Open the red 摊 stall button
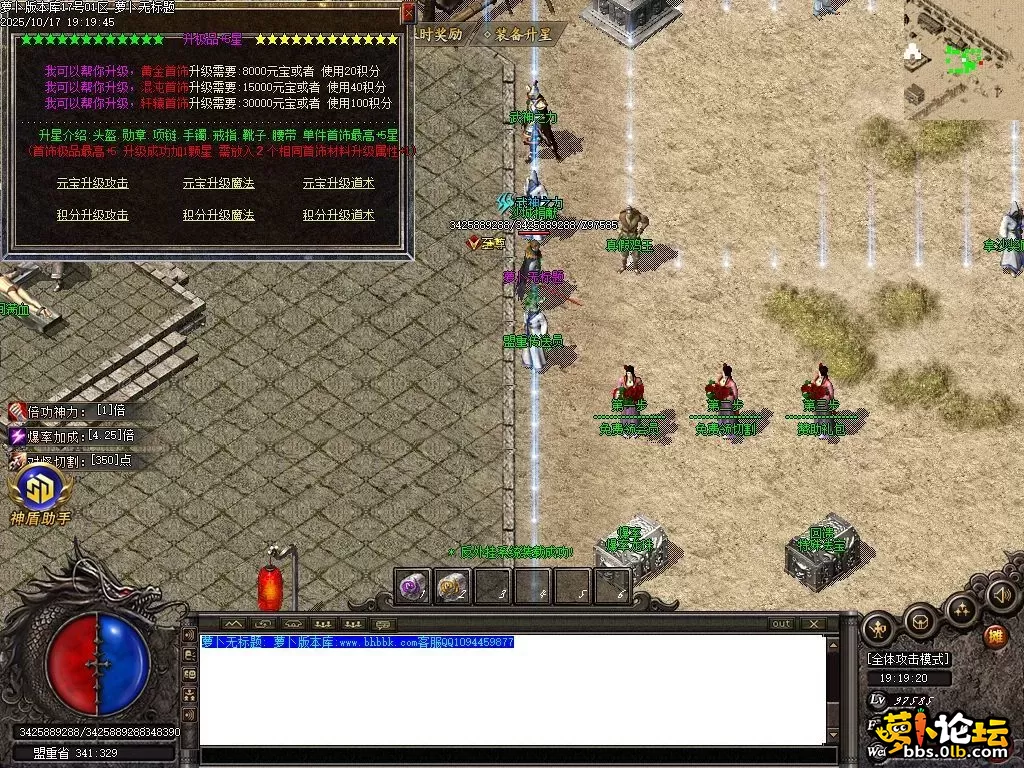1024x768 pixels. point(995,636)
